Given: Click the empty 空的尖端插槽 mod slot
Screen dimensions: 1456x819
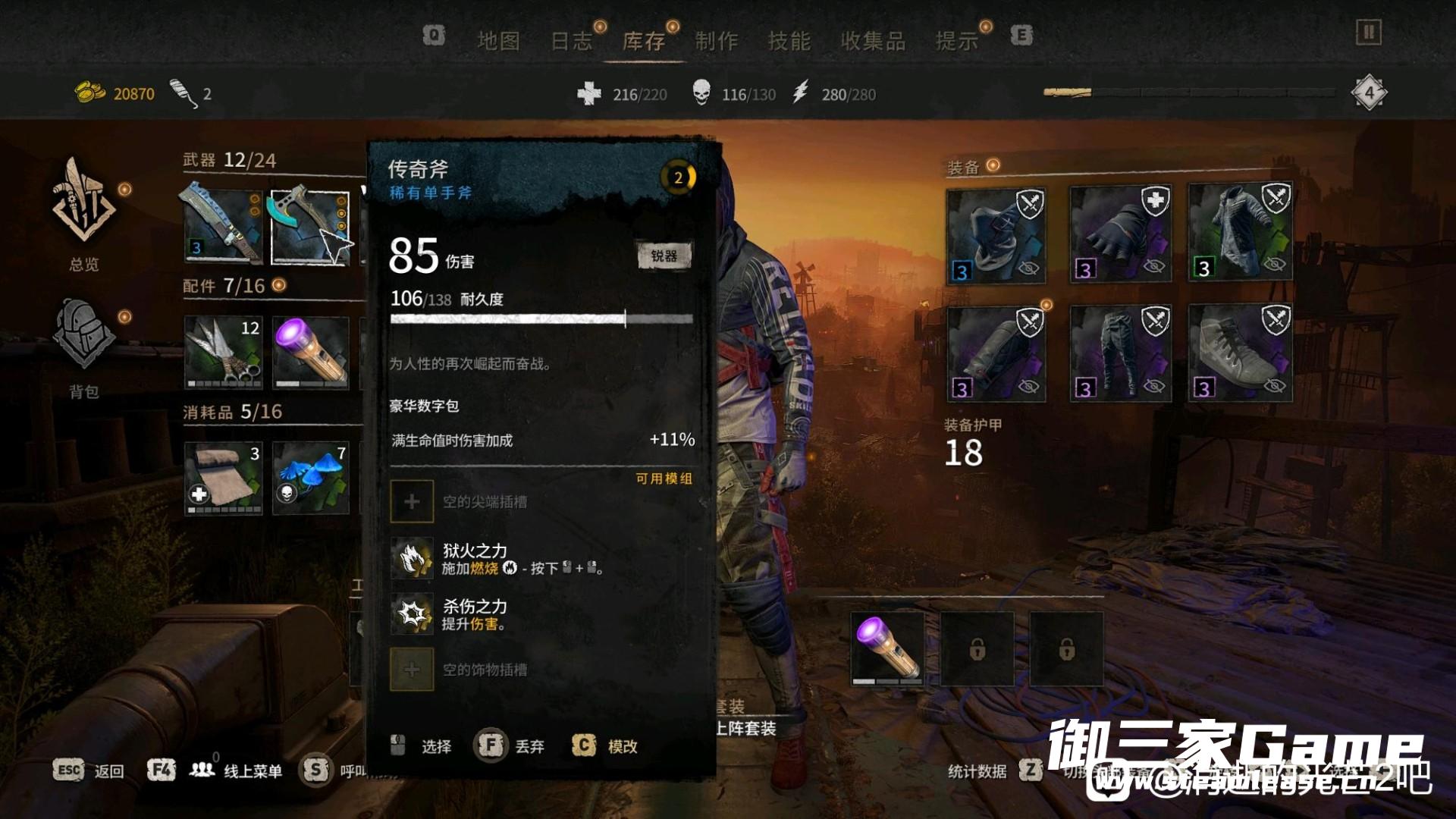Looking at the screenshot, I should [412, 501].
